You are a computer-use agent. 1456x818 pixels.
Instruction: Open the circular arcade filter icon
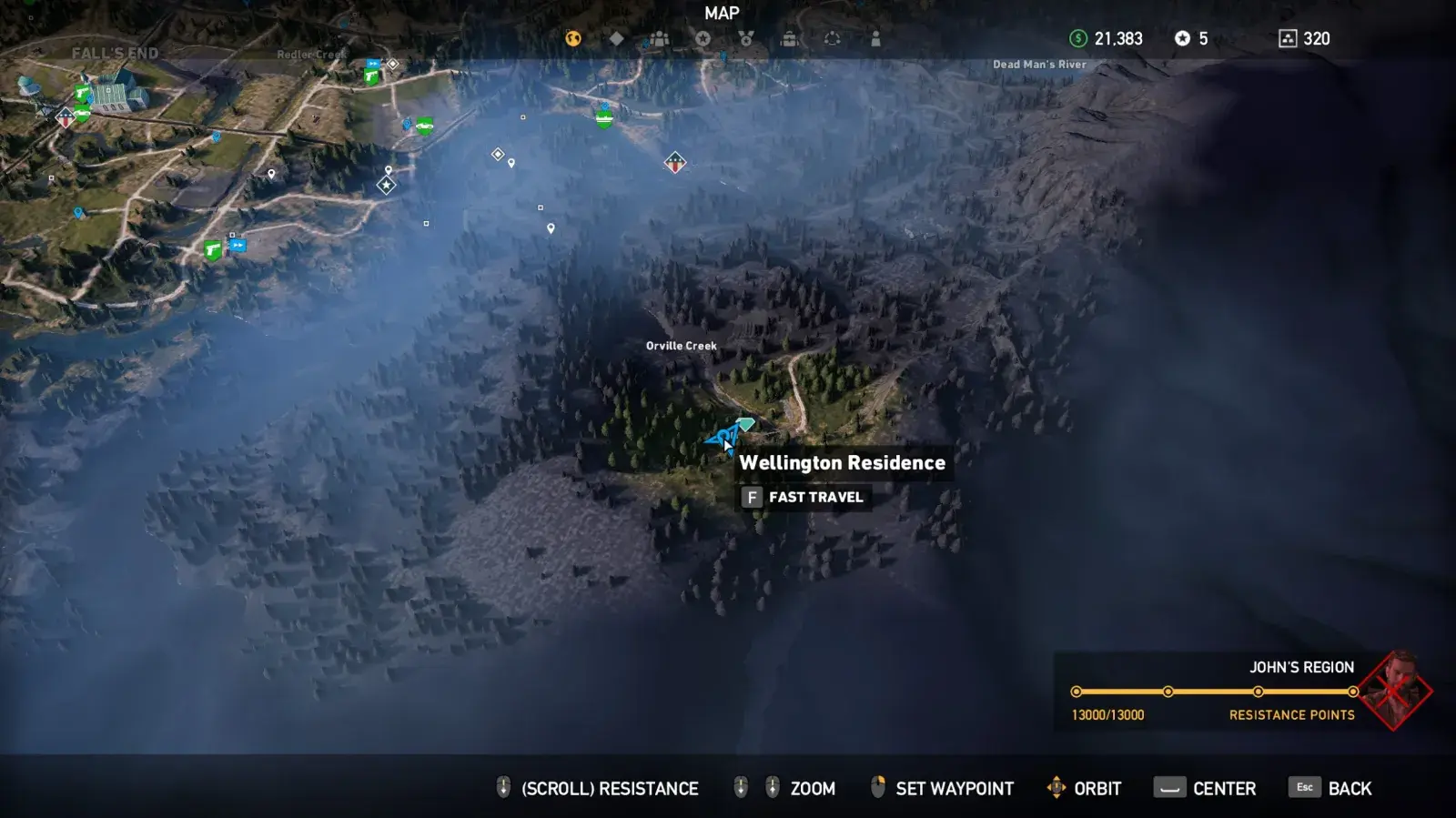pos(829,38)
